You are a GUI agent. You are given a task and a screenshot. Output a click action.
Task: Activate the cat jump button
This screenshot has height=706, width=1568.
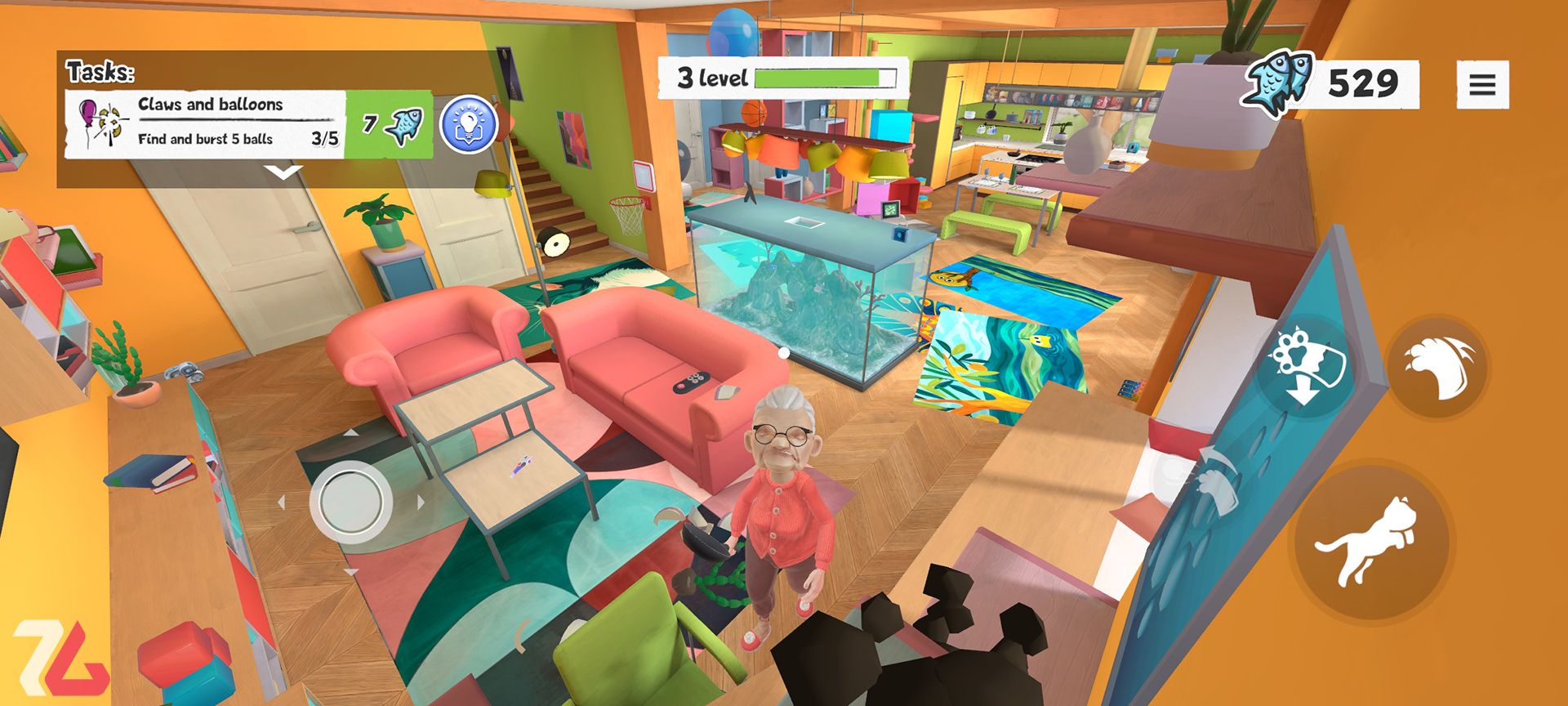point(1370,539)
